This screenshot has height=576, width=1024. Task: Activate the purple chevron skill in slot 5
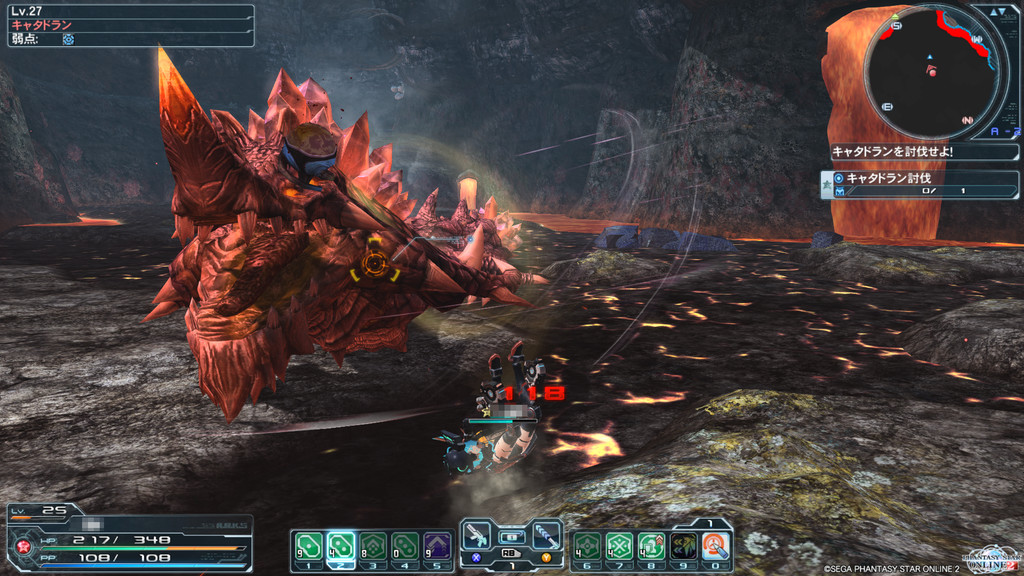[x=437, y=545]
